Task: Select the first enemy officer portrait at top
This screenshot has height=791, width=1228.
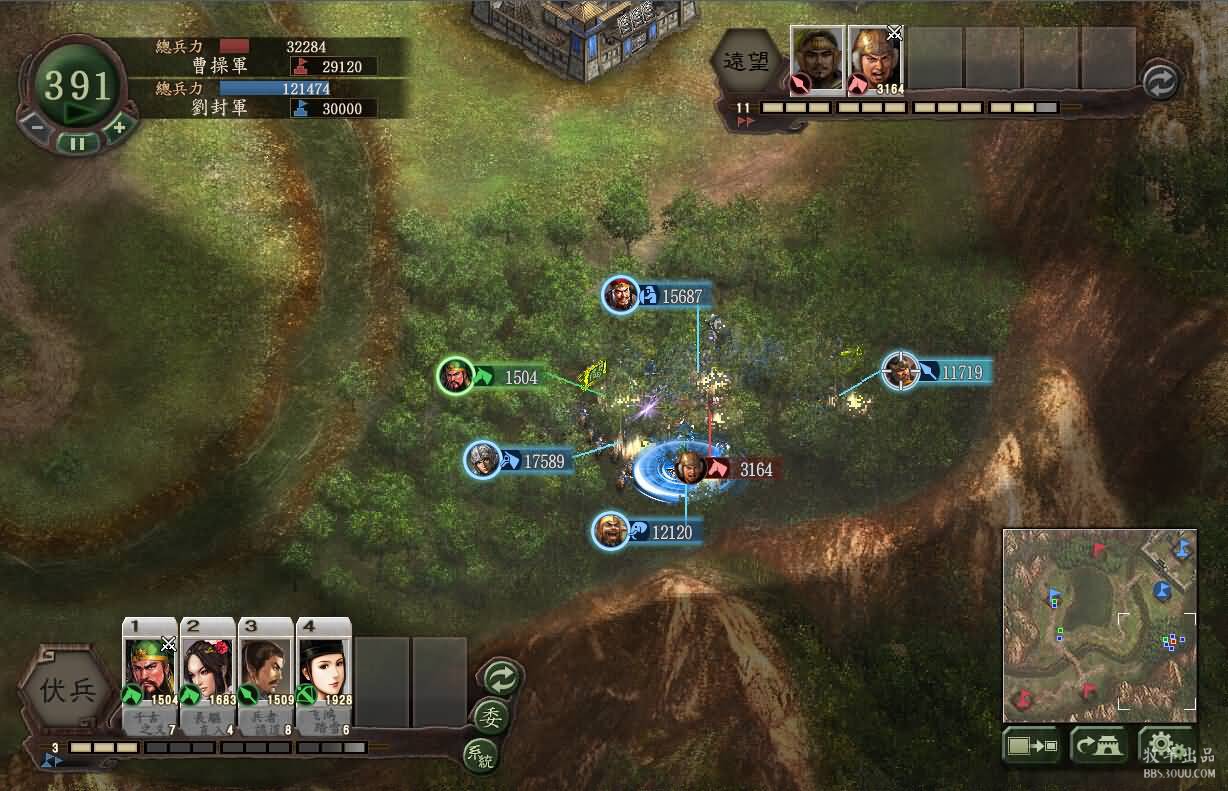Action: tap(817, 59)
